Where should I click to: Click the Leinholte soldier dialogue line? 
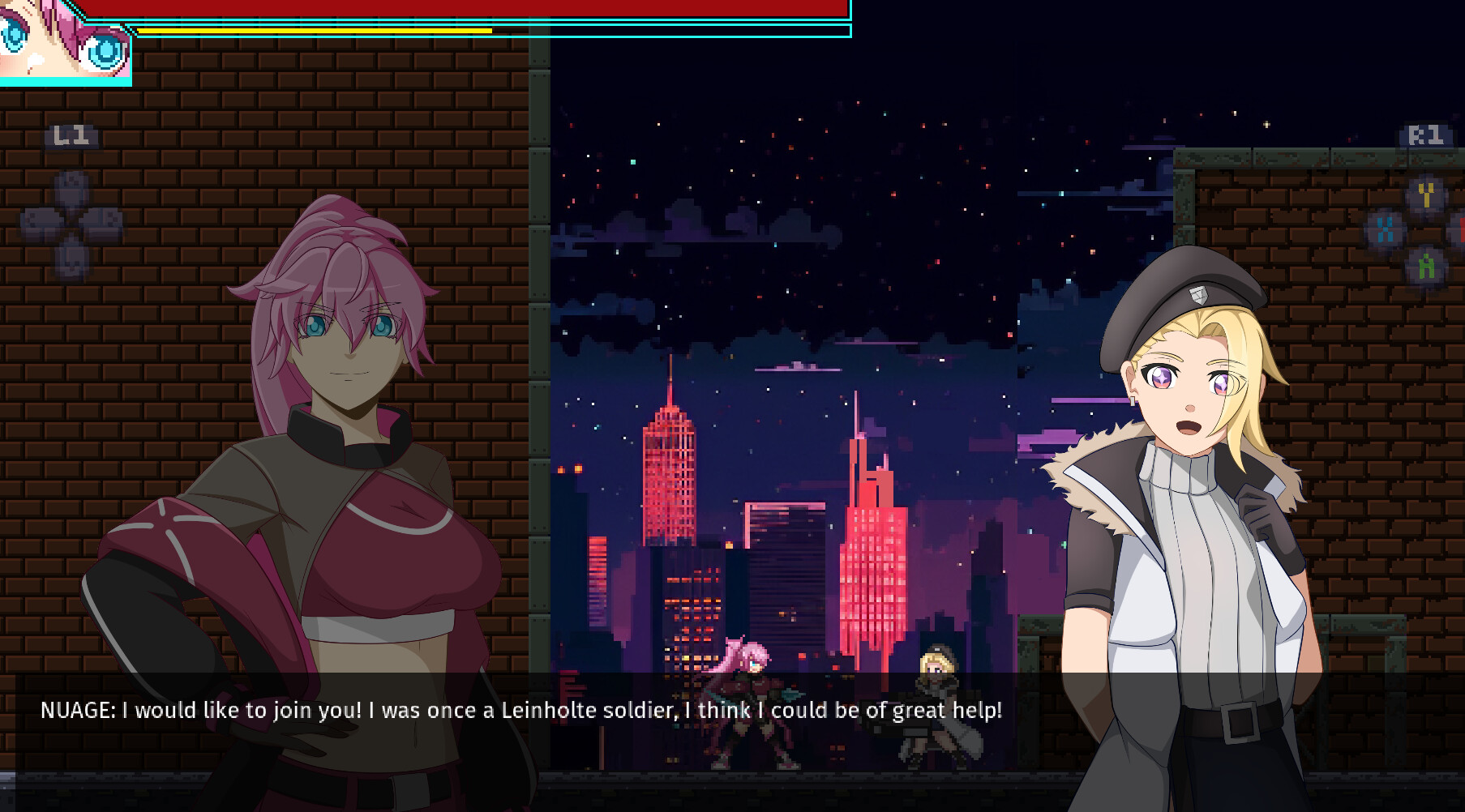pyautogui.click(x=519, y=711)
